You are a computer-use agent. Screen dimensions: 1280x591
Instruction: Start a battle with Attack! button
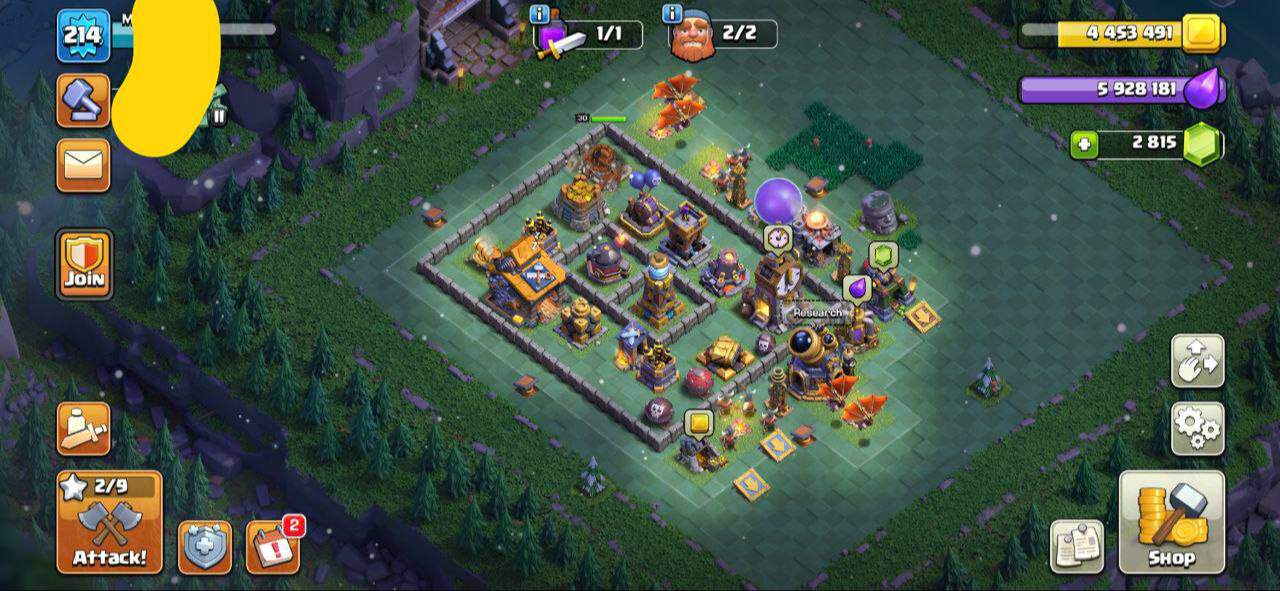(x=109, y=522)
